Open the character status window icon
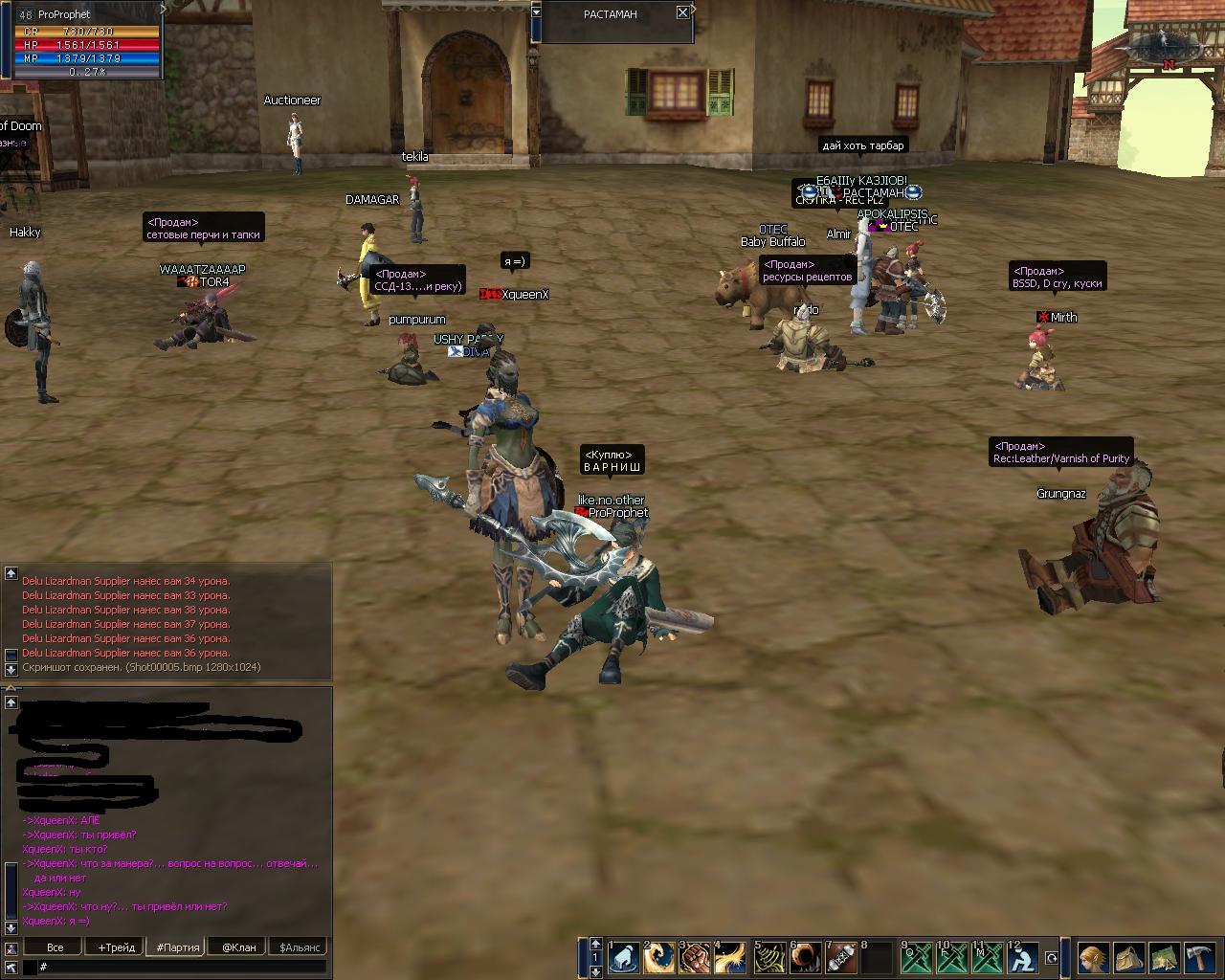 pos(1093,957)
